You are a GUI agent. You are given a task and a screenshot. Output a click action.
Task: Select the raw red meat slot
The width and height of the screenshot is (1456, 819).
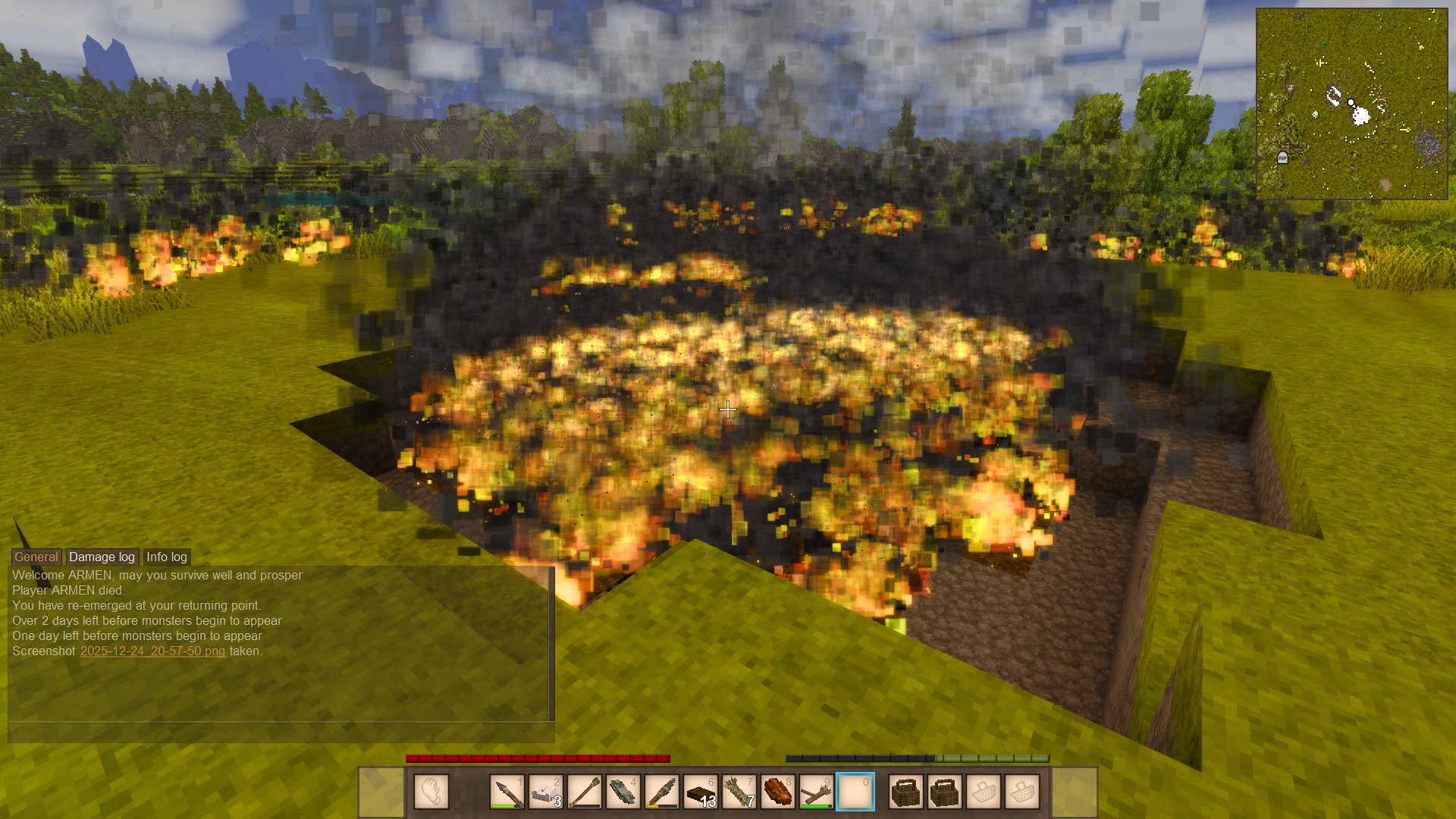[x=778, y=792]
